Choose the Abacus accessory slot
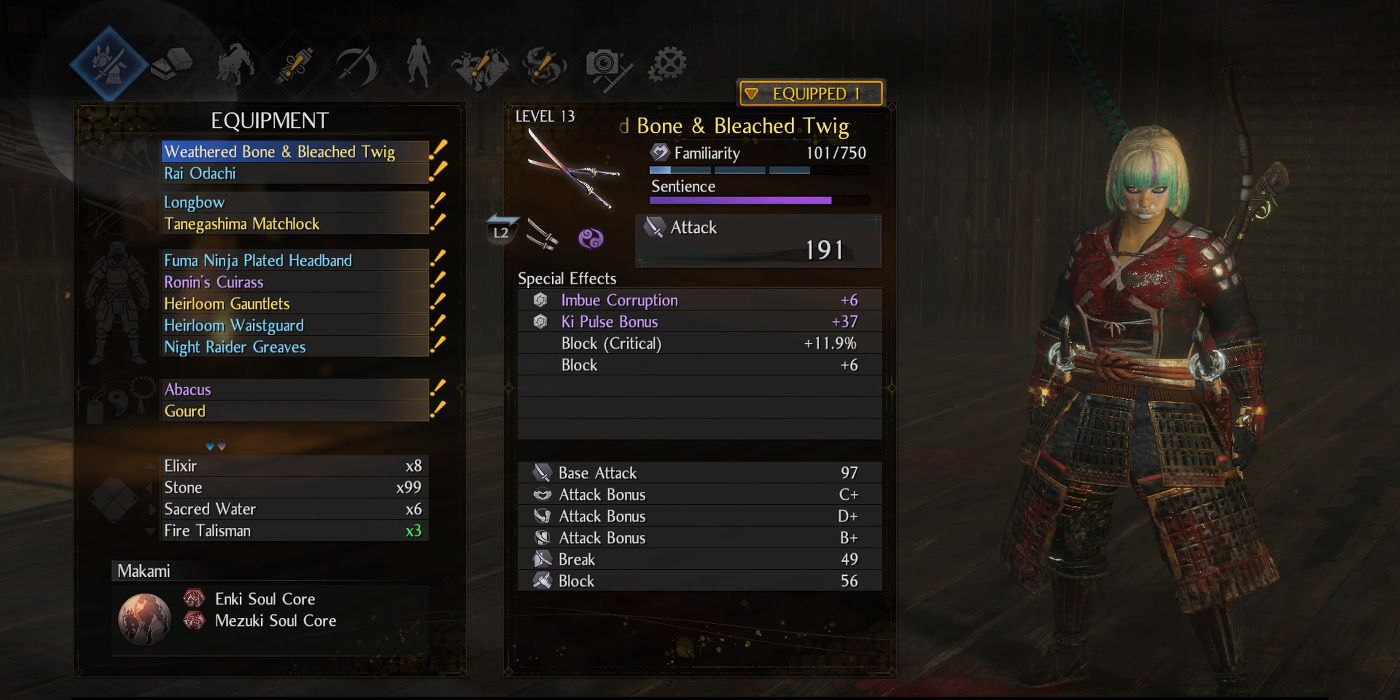Screen dimensions: 1400x700 tap(188, 390)
